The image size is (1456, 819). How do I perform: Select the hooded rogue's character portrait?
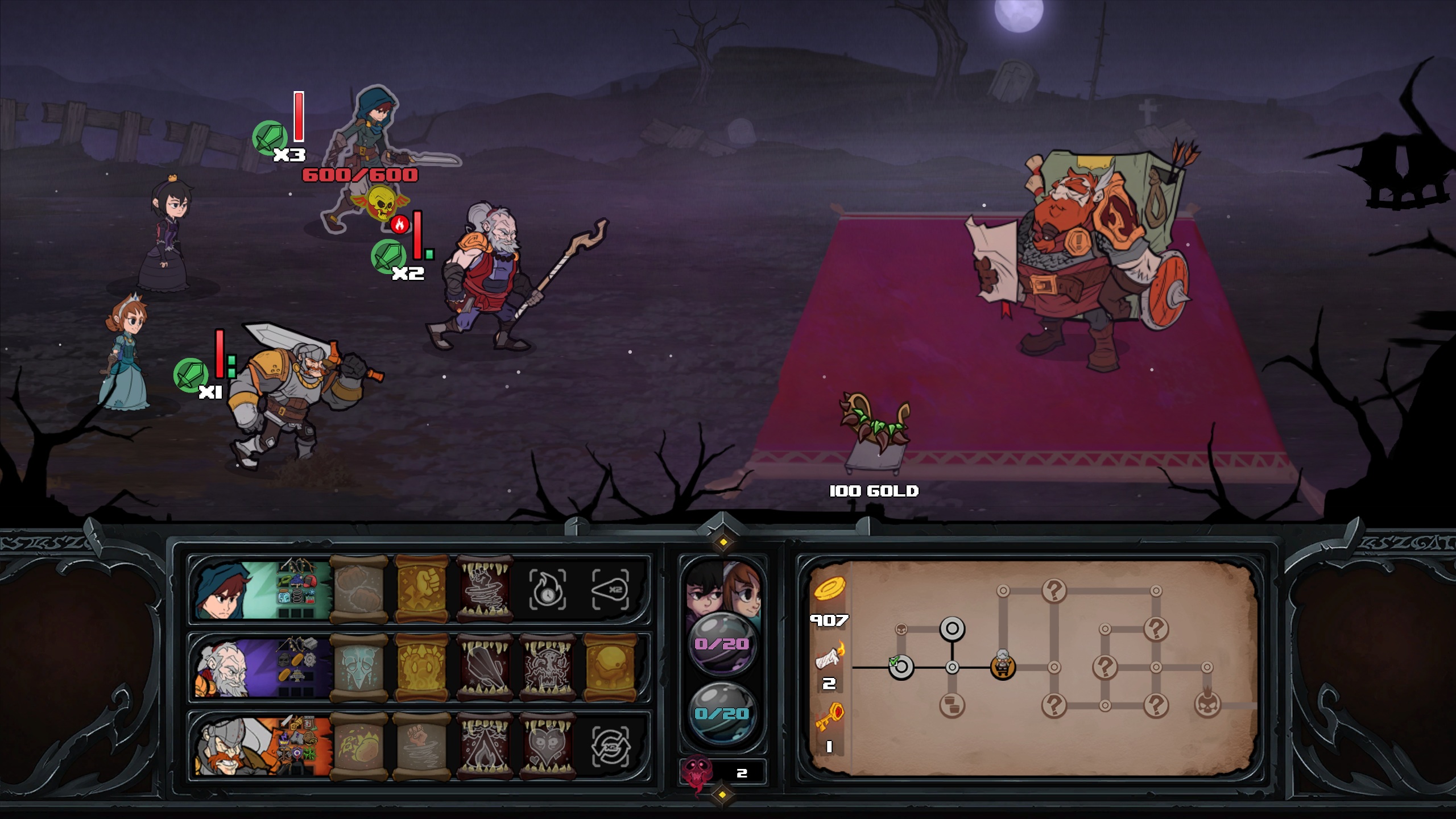[222, 591]
